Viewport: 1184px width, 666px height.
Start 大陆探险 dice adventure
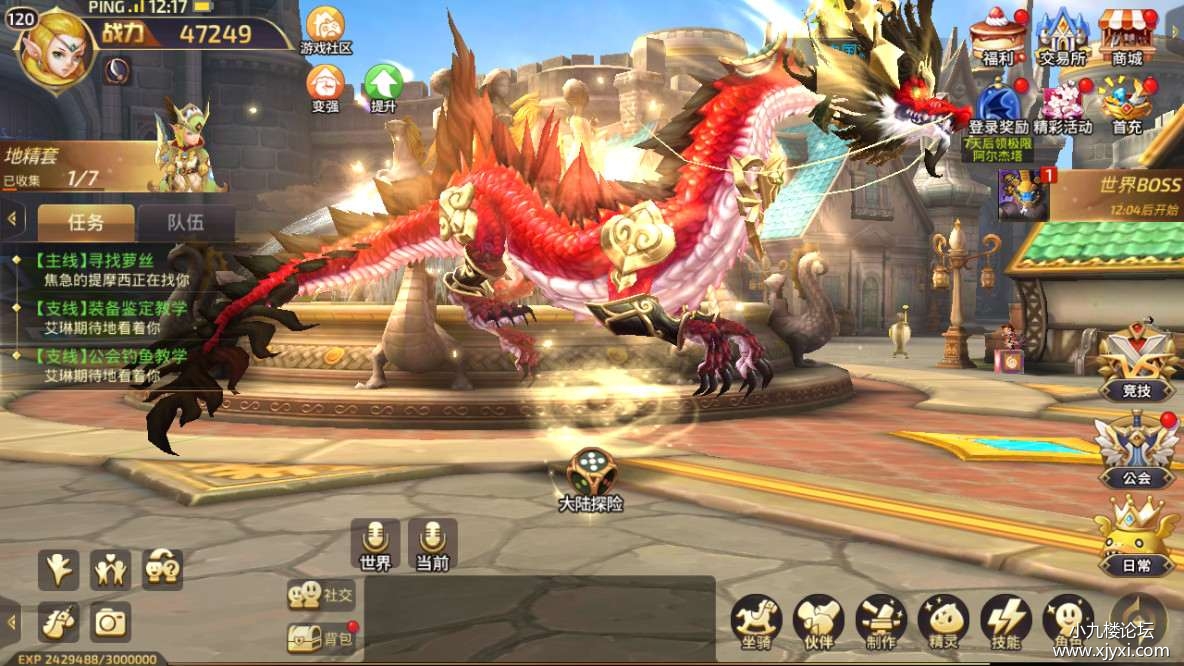tap(591, 480)
